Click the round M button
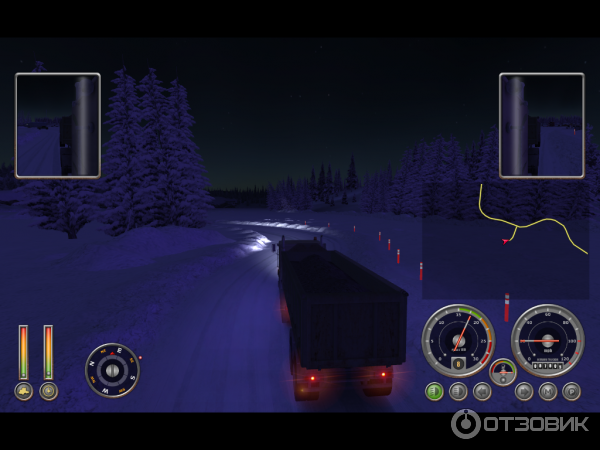This screenshot has width=600, height=450. [x=548, y=391]
